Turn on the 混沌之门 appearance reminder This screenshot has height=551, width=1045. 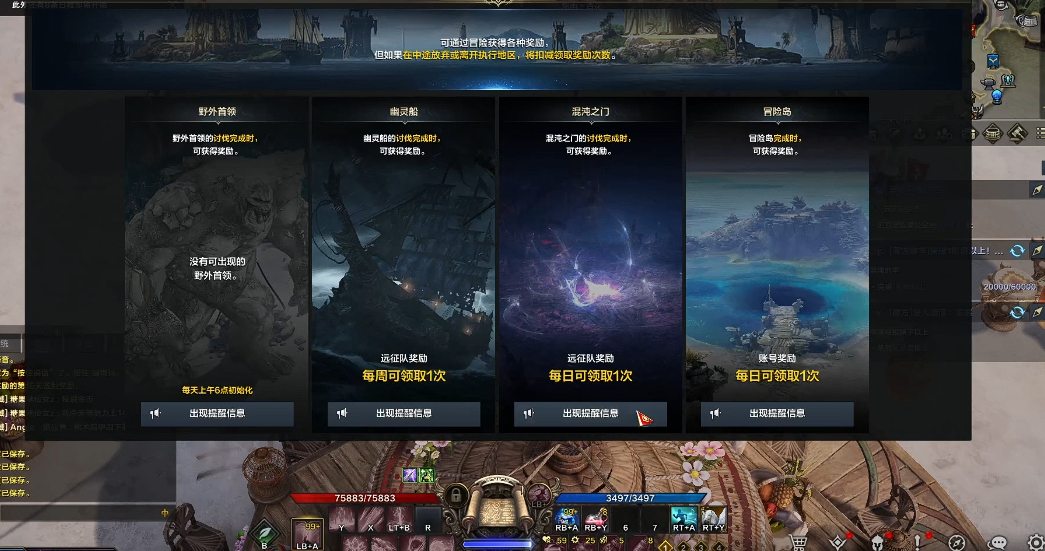point(590,414)
